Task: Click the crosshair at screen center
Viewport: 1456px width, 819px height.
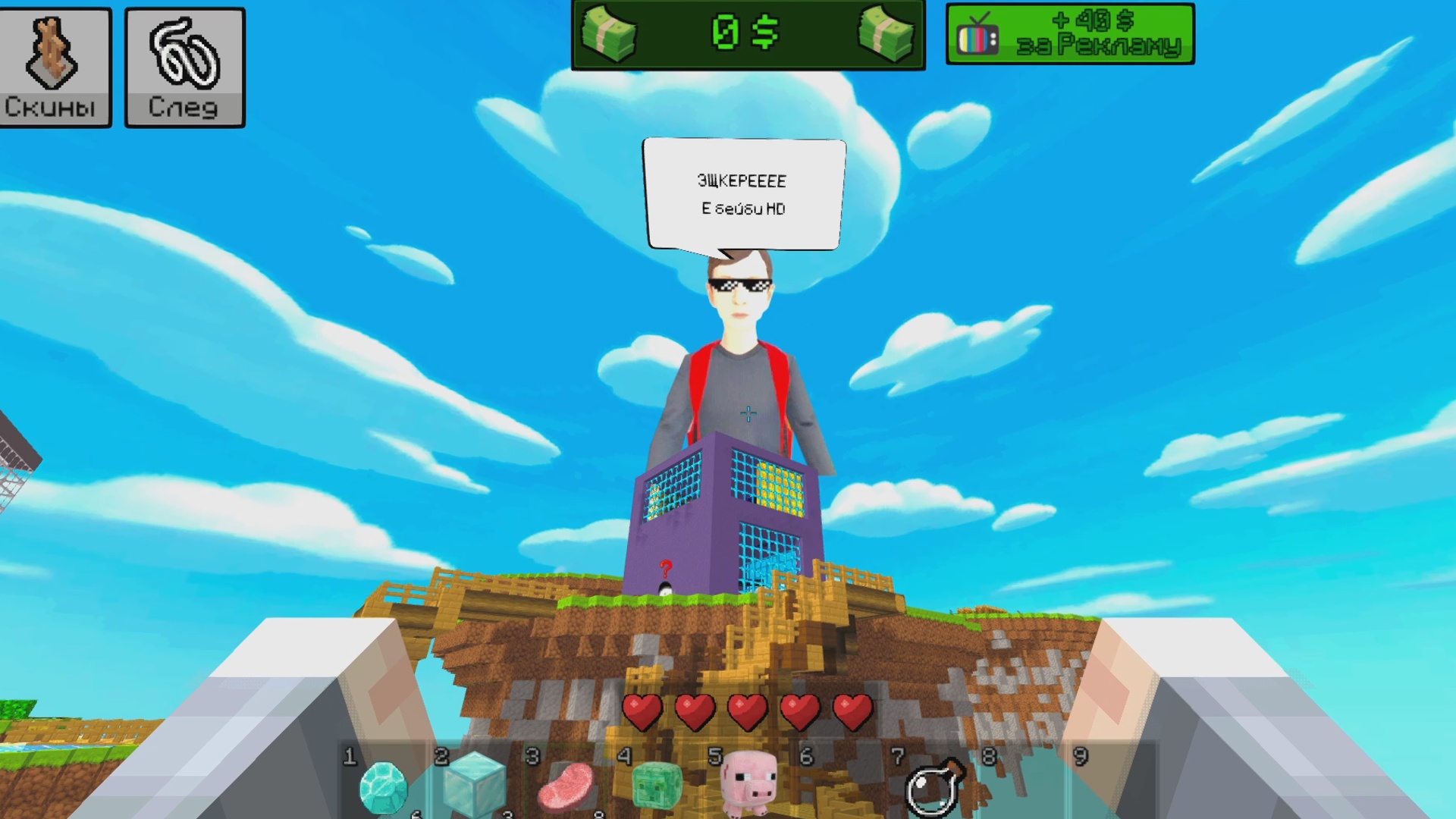Action: coord(747,413)
